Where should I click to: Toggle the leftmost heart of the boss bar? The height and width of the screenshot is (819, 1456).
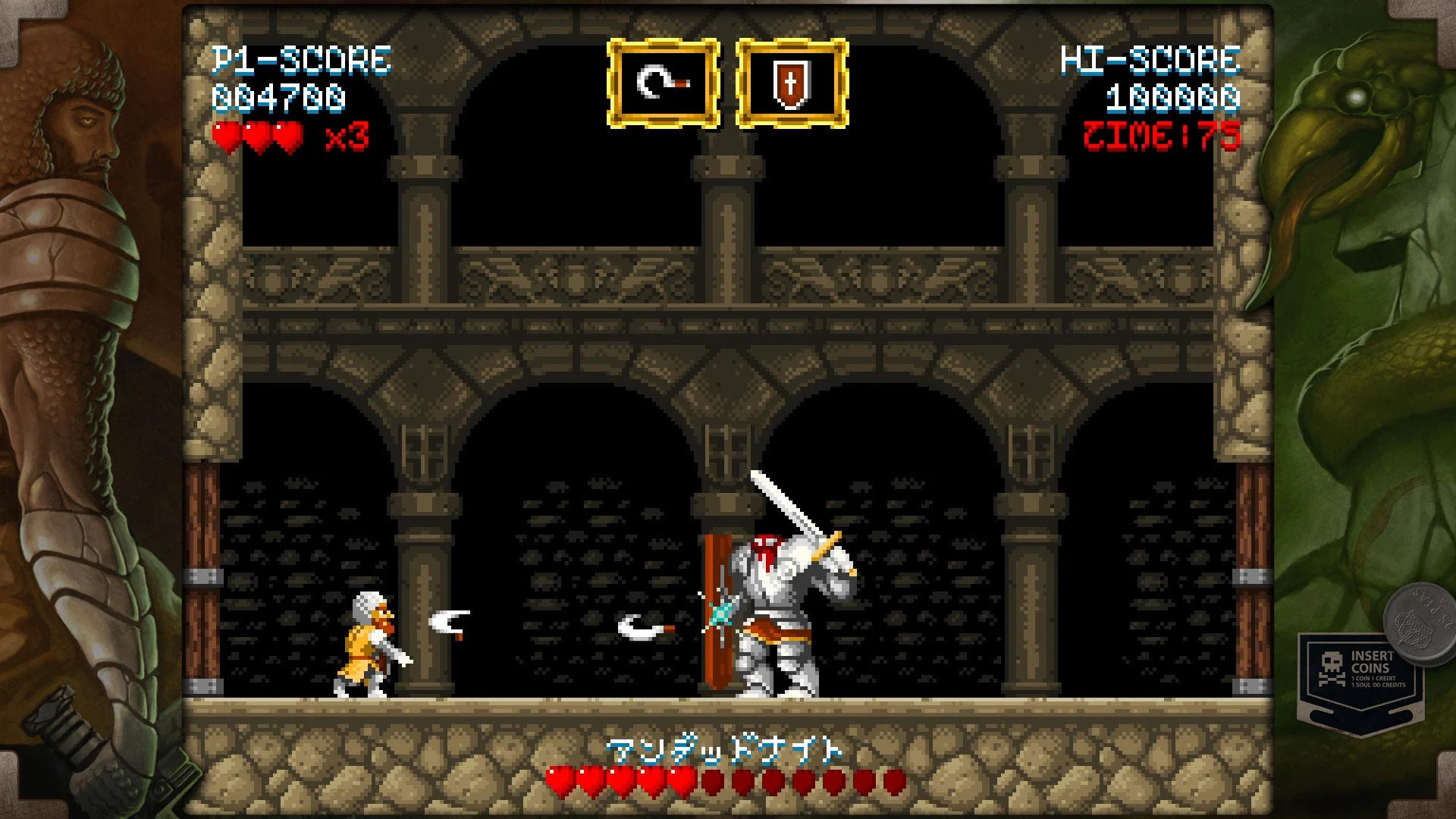[x=559, y=778]
